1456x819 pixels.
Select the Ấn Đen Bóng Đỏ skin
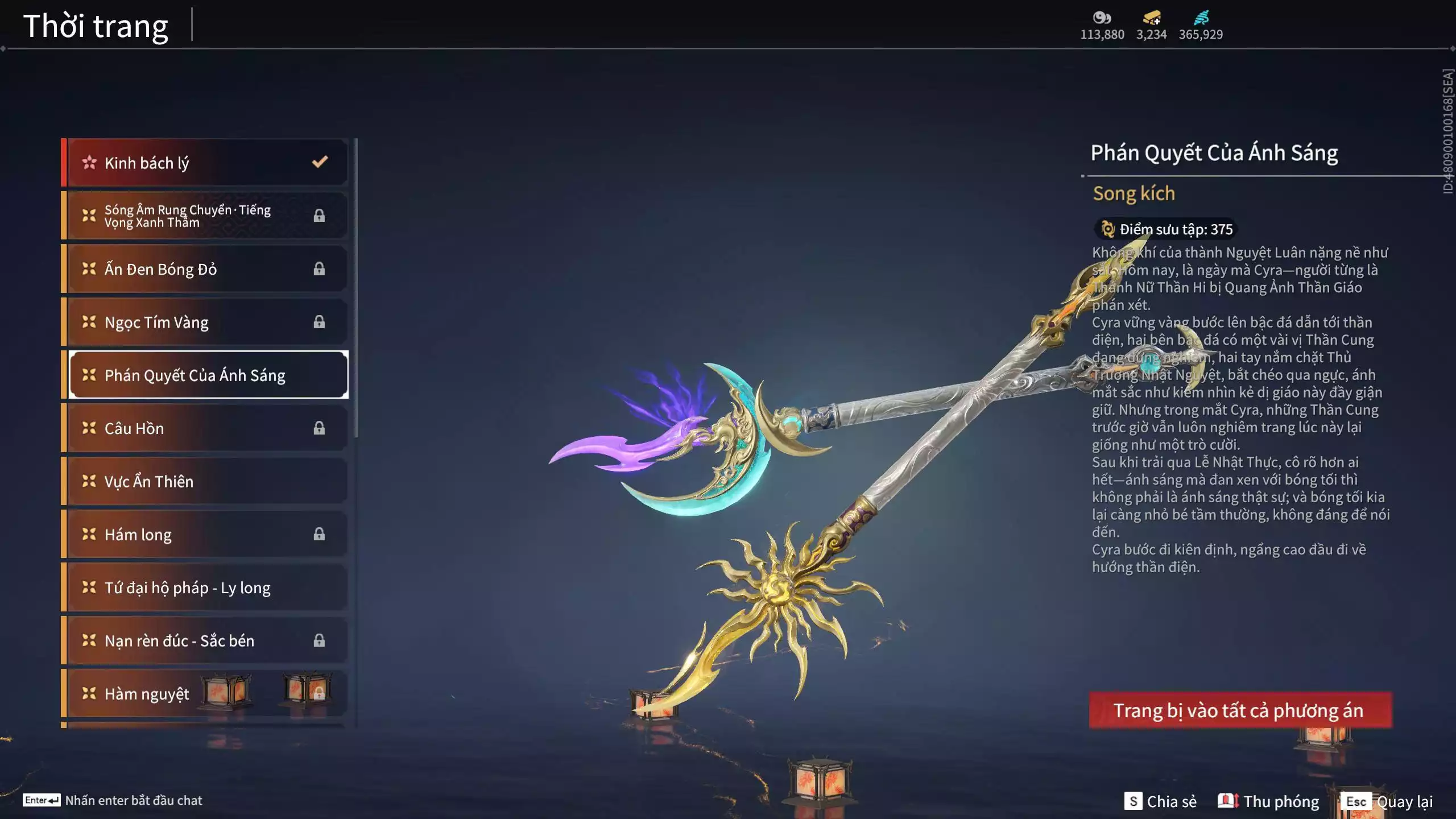(205, 269)
